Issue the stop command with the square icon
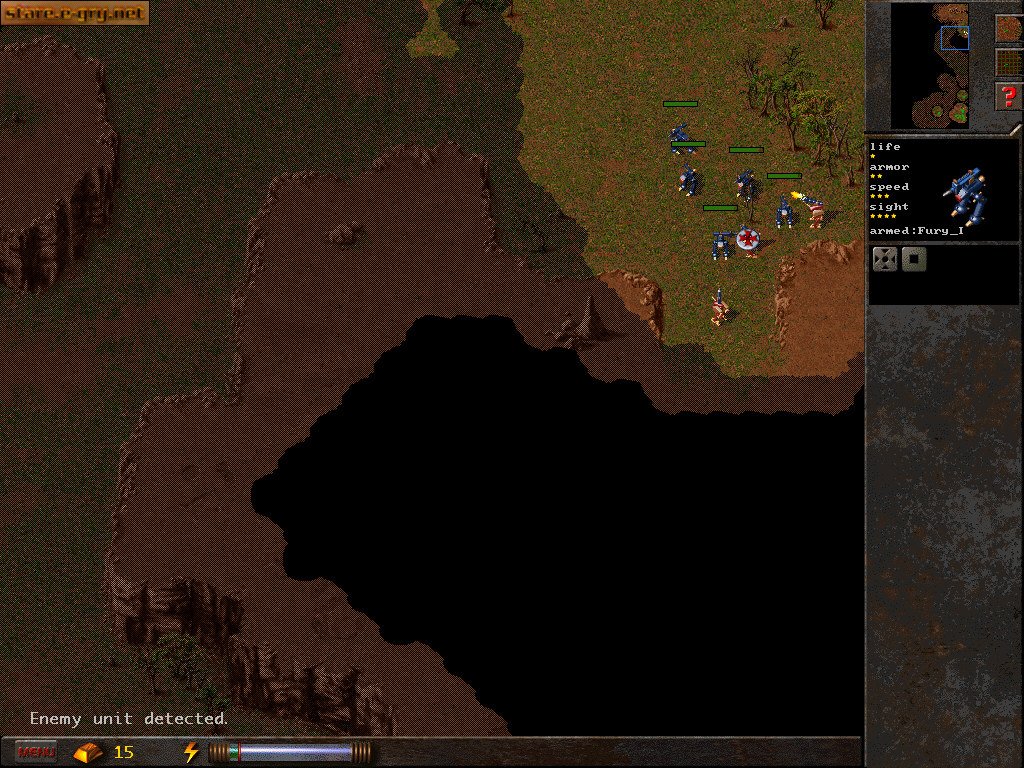 (914, 260)
